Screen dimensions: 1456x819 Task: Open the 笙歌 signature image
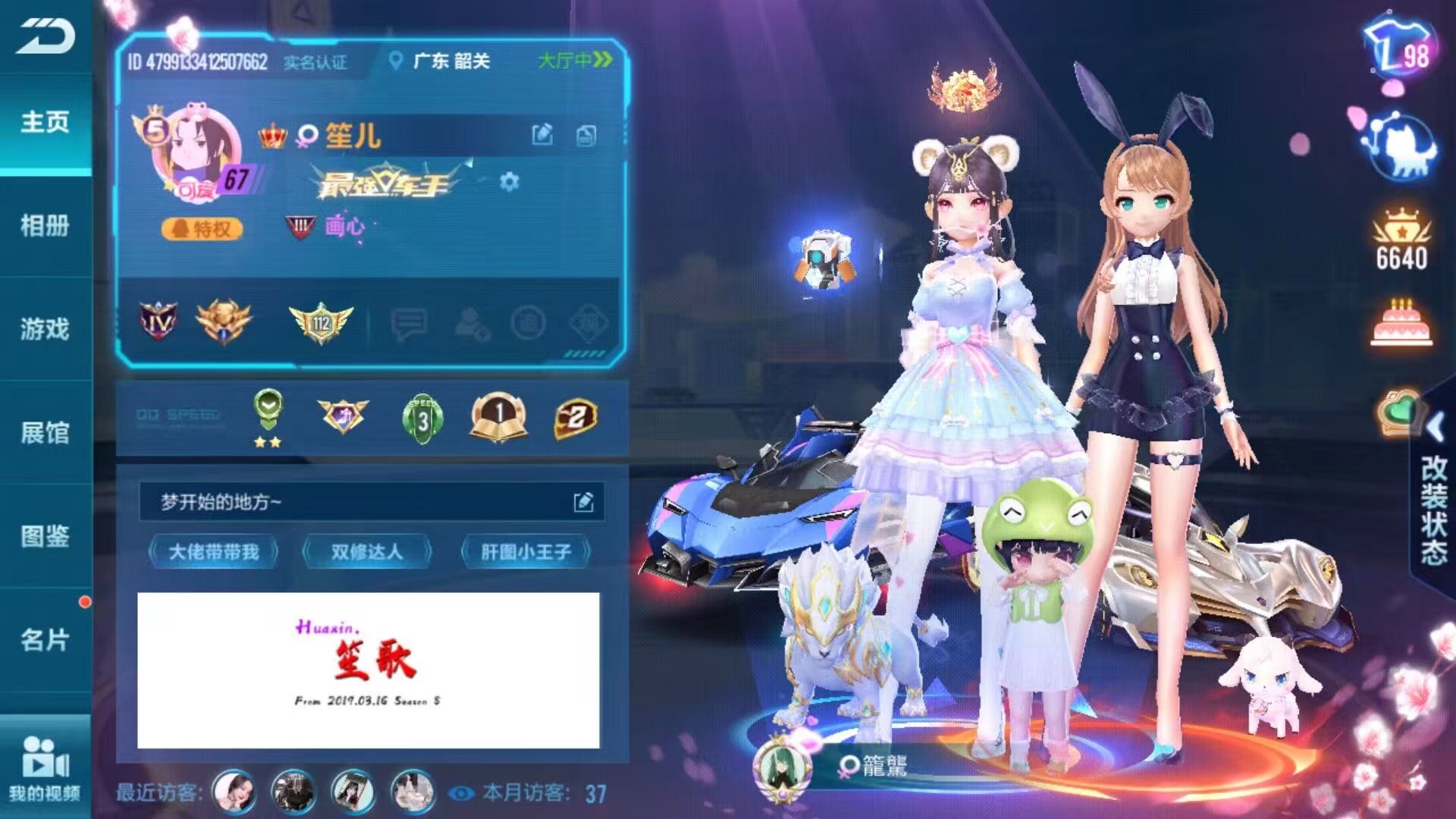coord(368,670)
